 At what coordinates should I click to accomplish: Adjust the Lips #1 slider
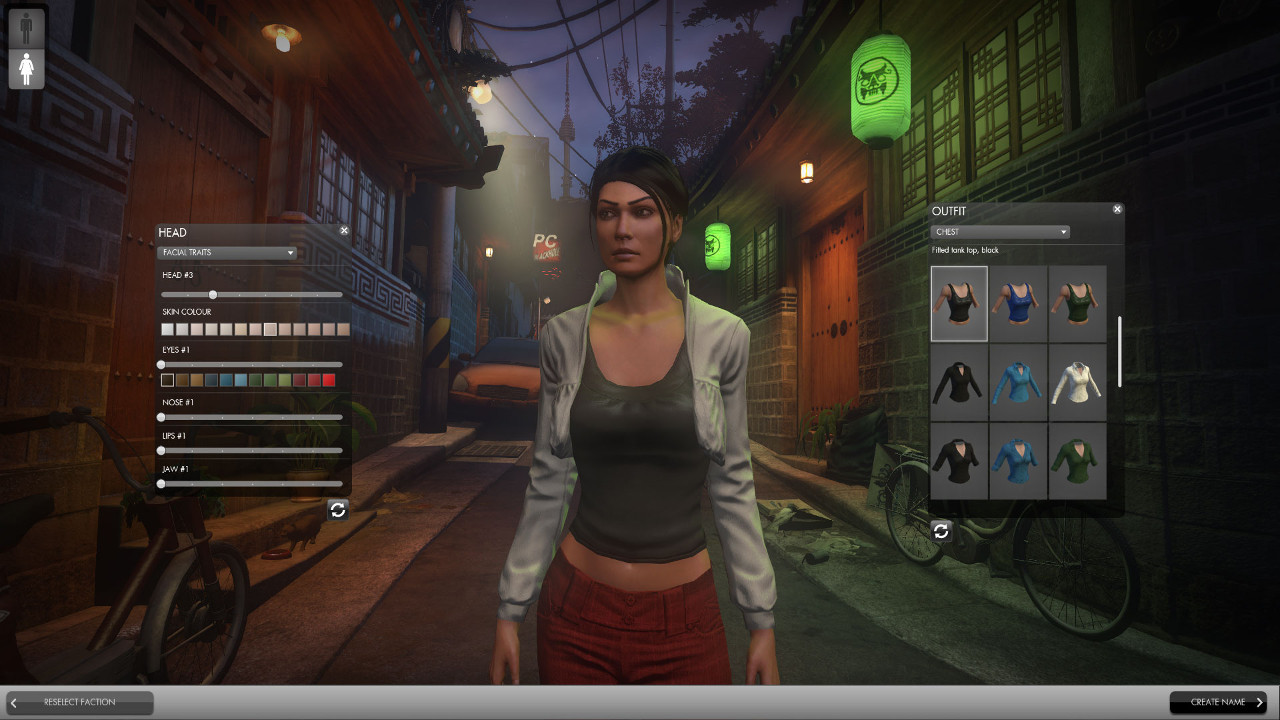162,451
